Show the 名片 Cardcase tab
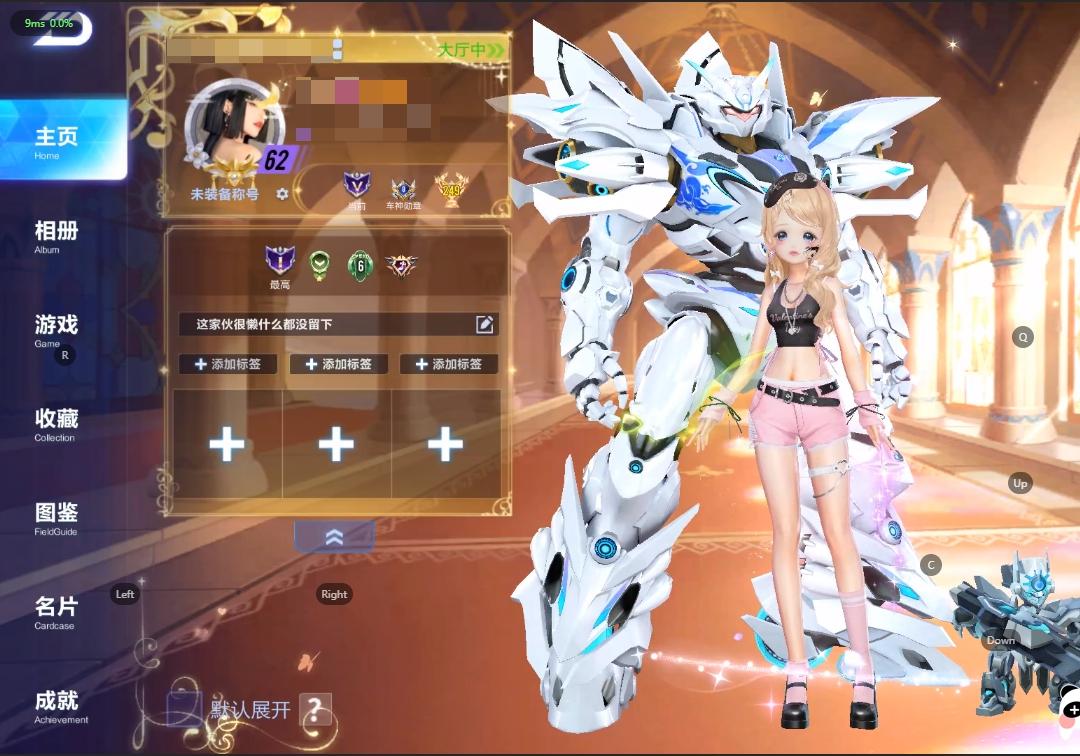This screenshot has height=756, width=1080. tap(57, 611)
